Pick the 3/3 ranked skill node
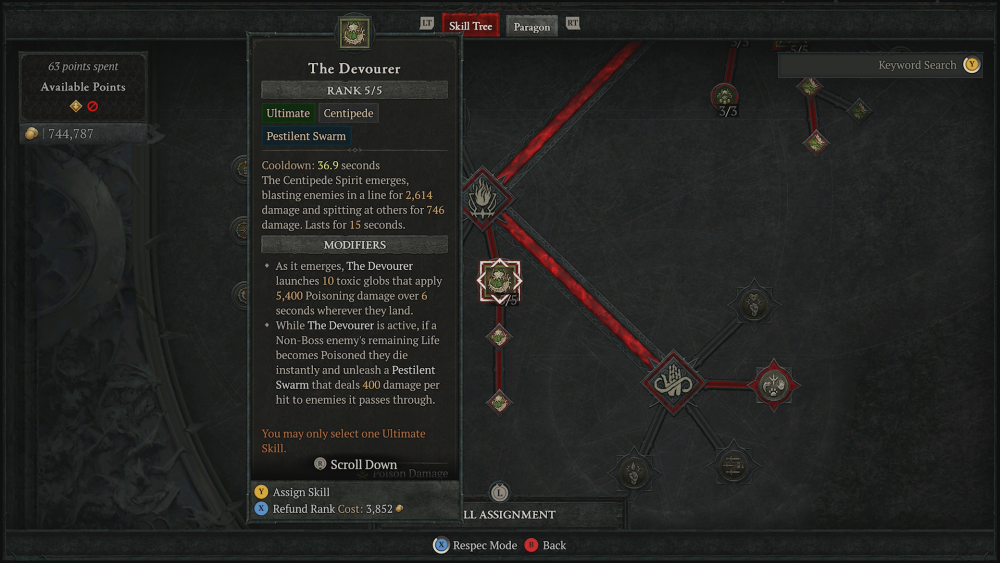Image resolution: width=1000 pixels, height=563 pixels. click(725, 97)
